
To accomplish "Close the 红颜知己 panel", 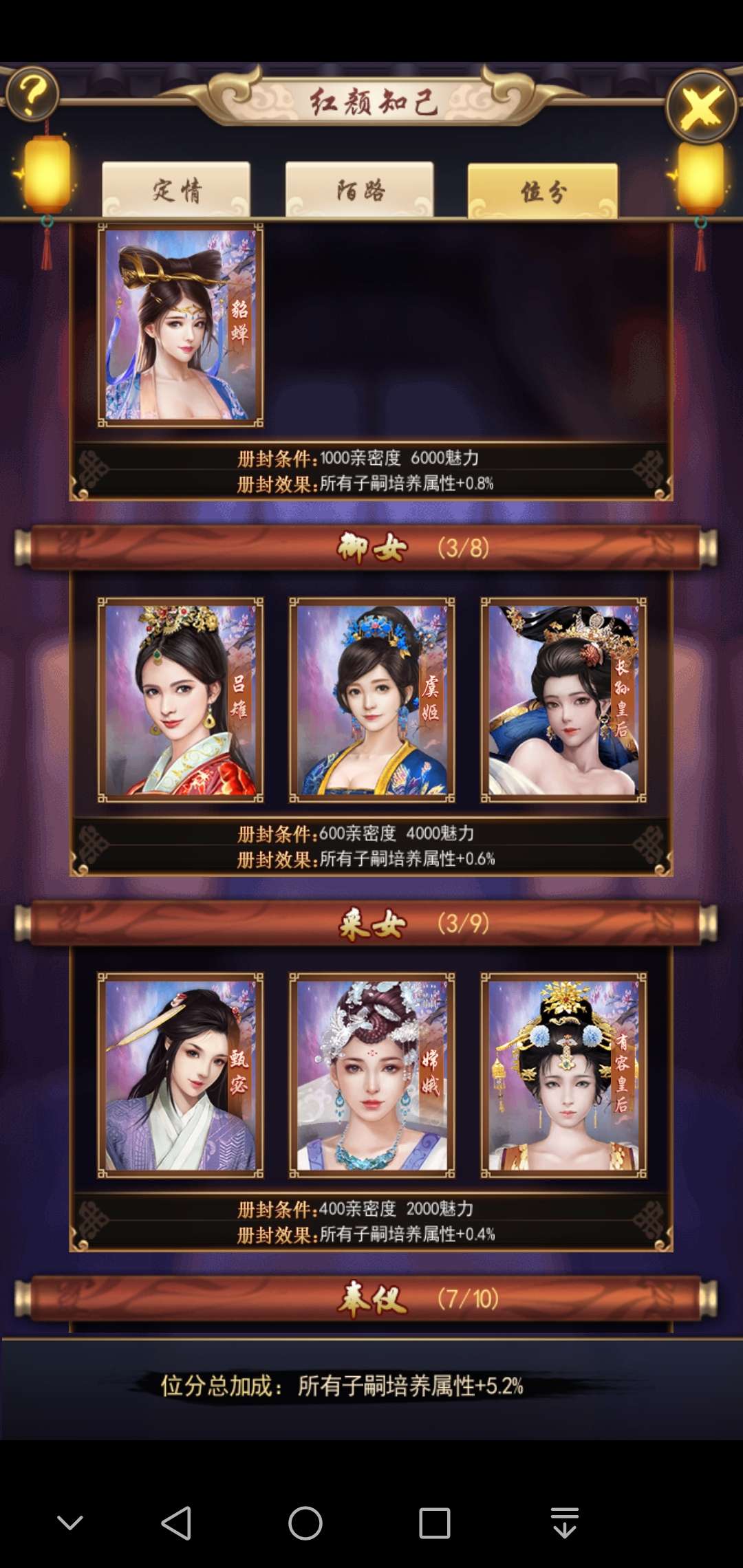I will tap(701, 107).
